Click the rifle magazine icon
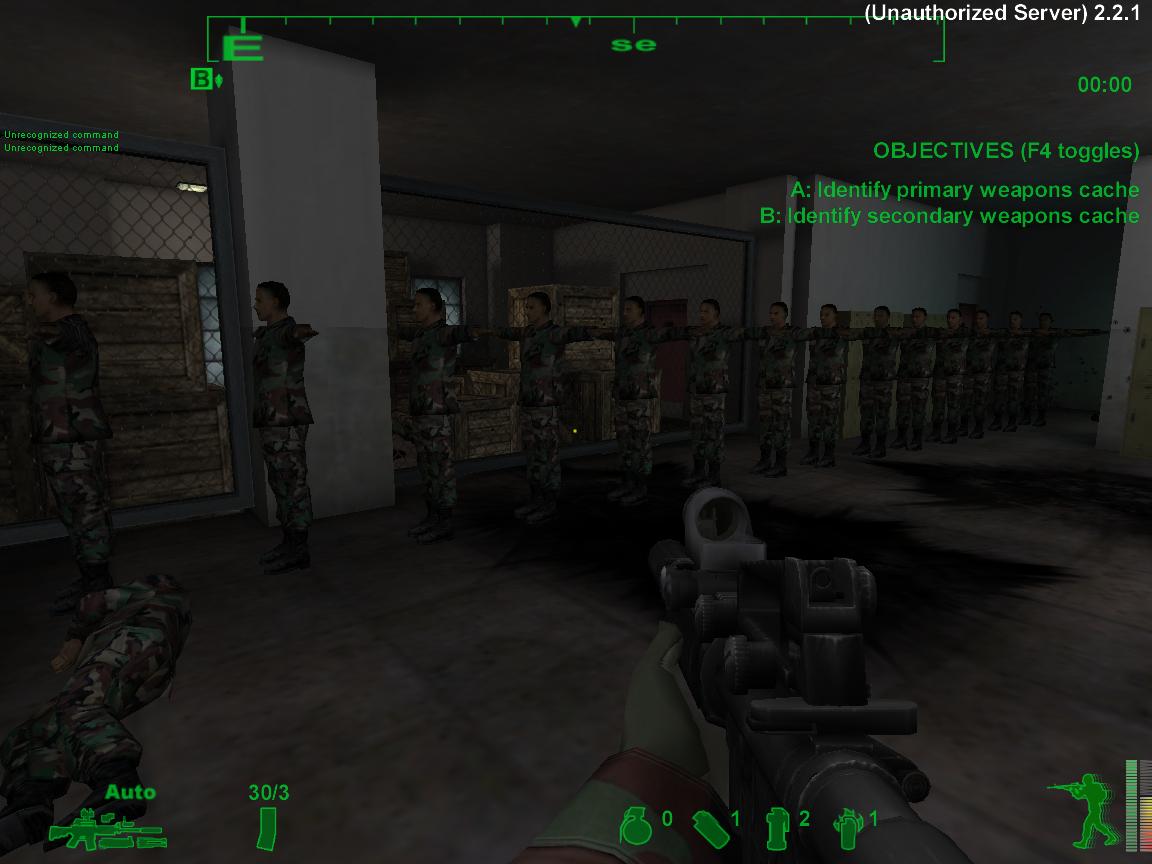The height and width of the screenshot is (864, 1152). [x=267, y=828]
